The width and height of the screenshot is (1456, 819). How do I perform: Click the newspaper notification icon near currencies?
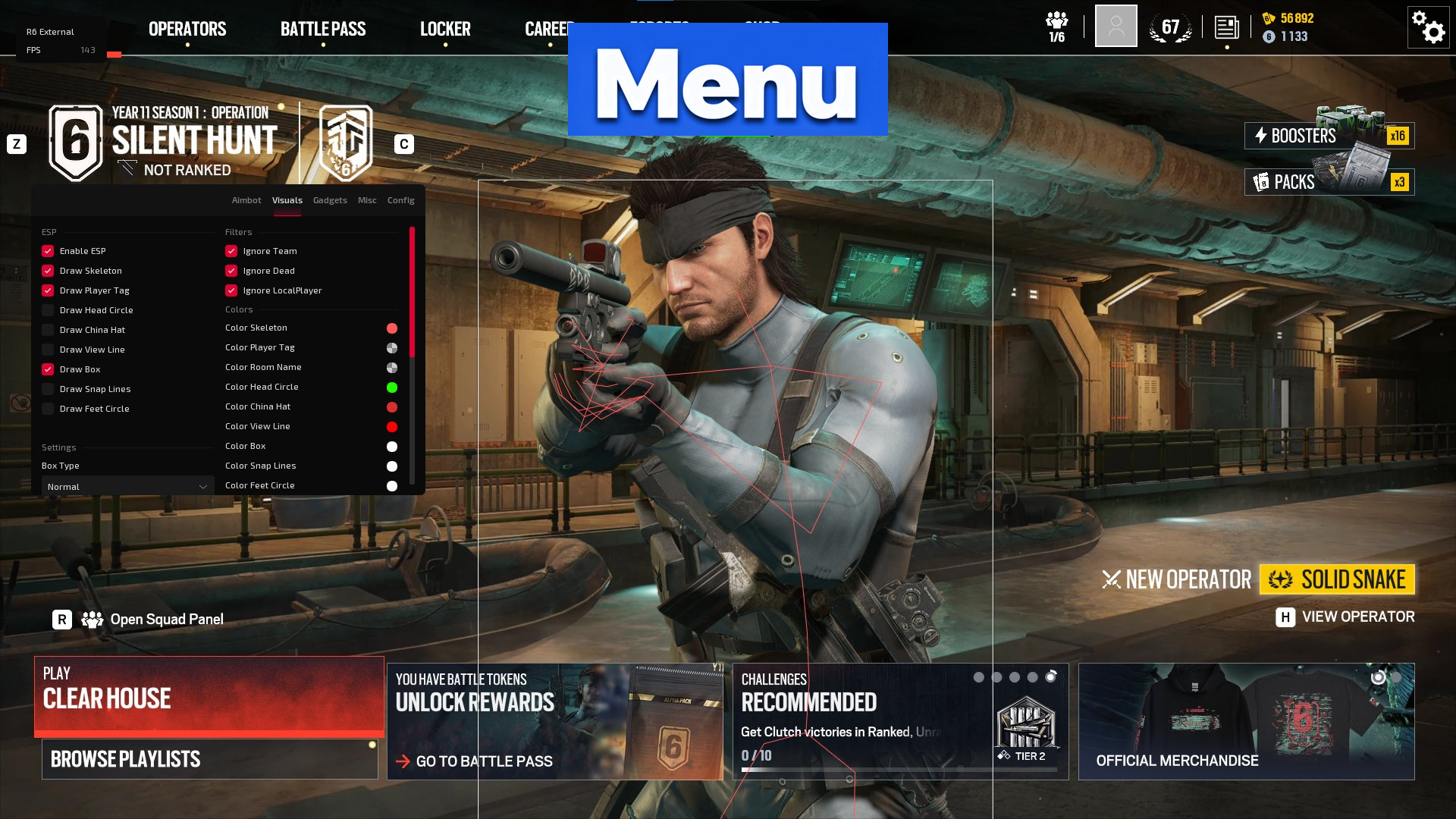click(x=1226, y=29)
